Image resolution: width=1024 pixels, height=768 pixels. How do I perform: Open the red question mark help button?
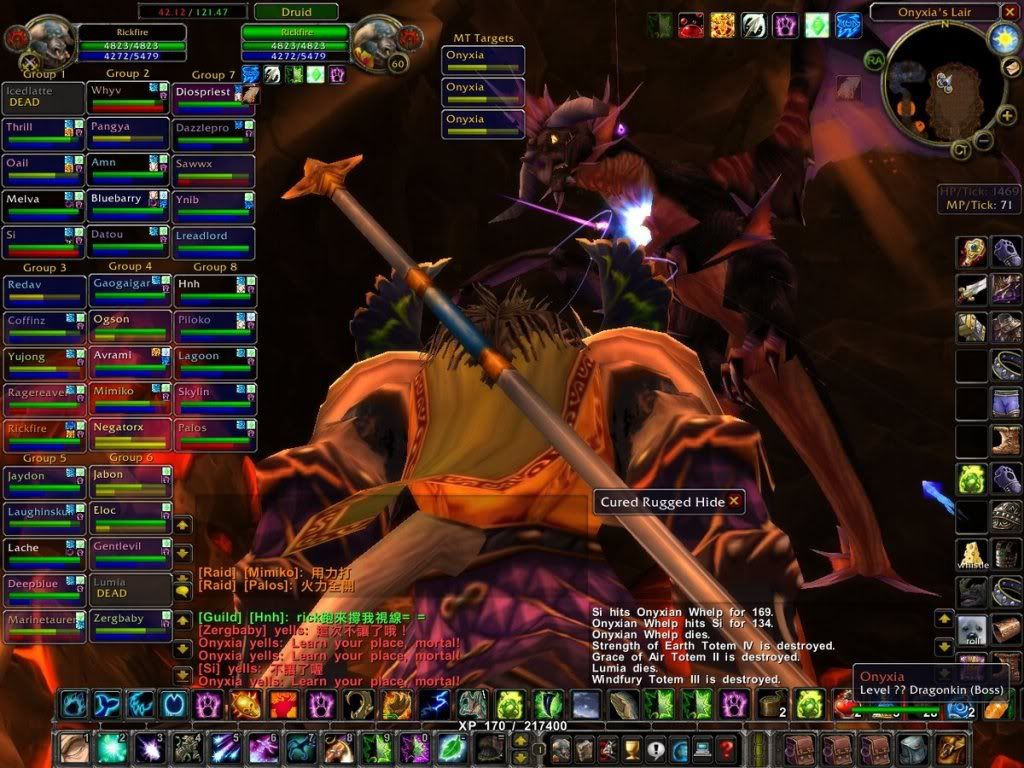pos(727,748)
